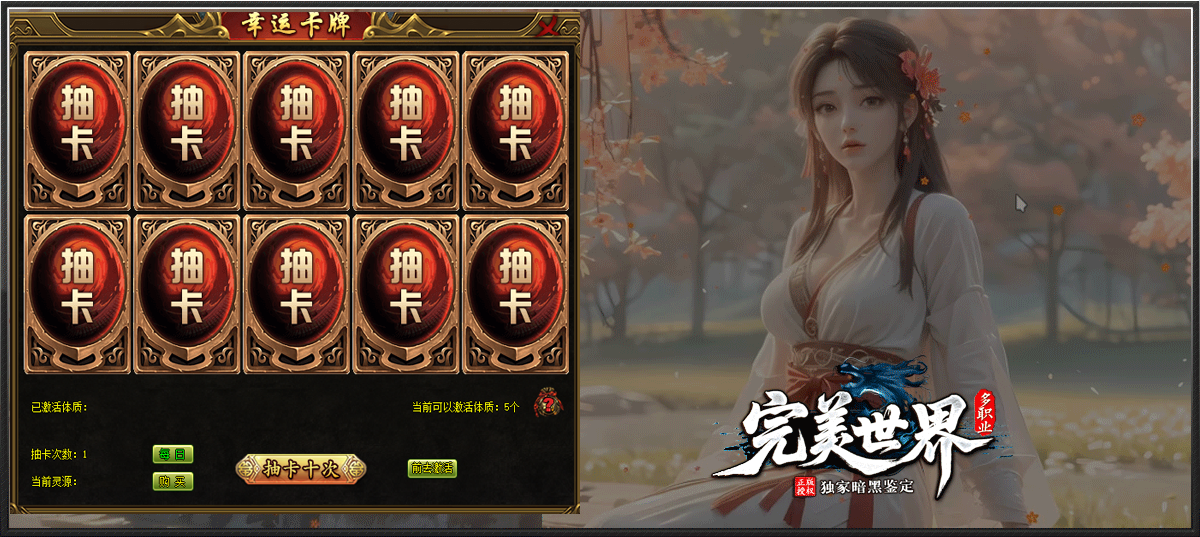Claim the 每日 daily card draws
This screenshot has height=537, width=1200.
pos(173,454)
